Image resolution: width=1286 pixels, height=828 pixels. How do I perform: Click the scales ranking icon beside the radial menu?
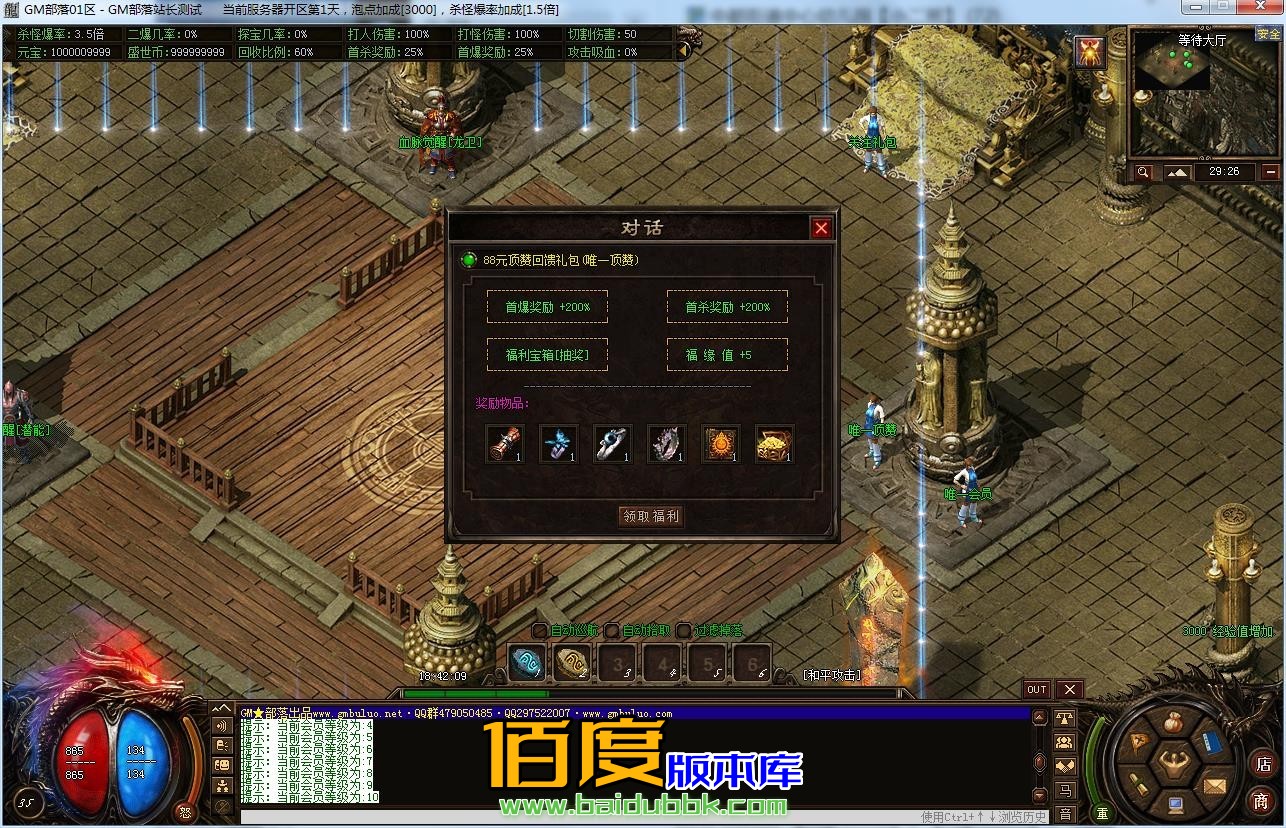pos(1064,717)
